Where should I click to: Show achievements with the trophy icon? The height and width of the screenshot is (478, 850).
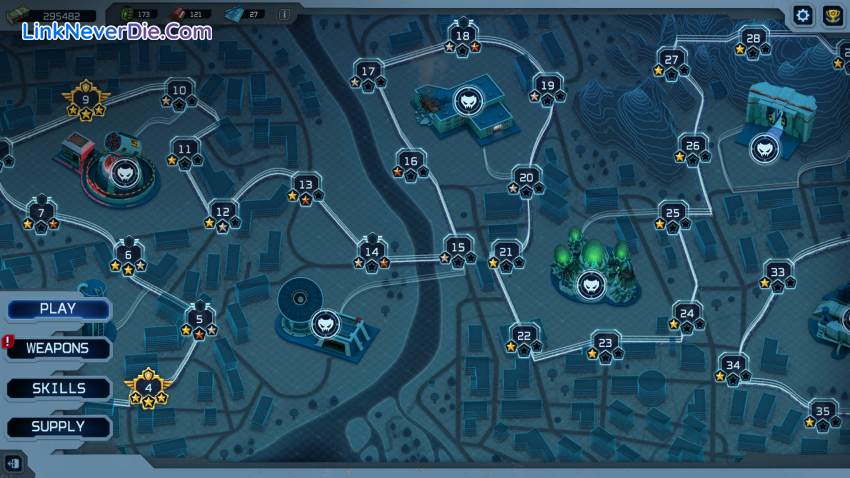pos(832,15)
